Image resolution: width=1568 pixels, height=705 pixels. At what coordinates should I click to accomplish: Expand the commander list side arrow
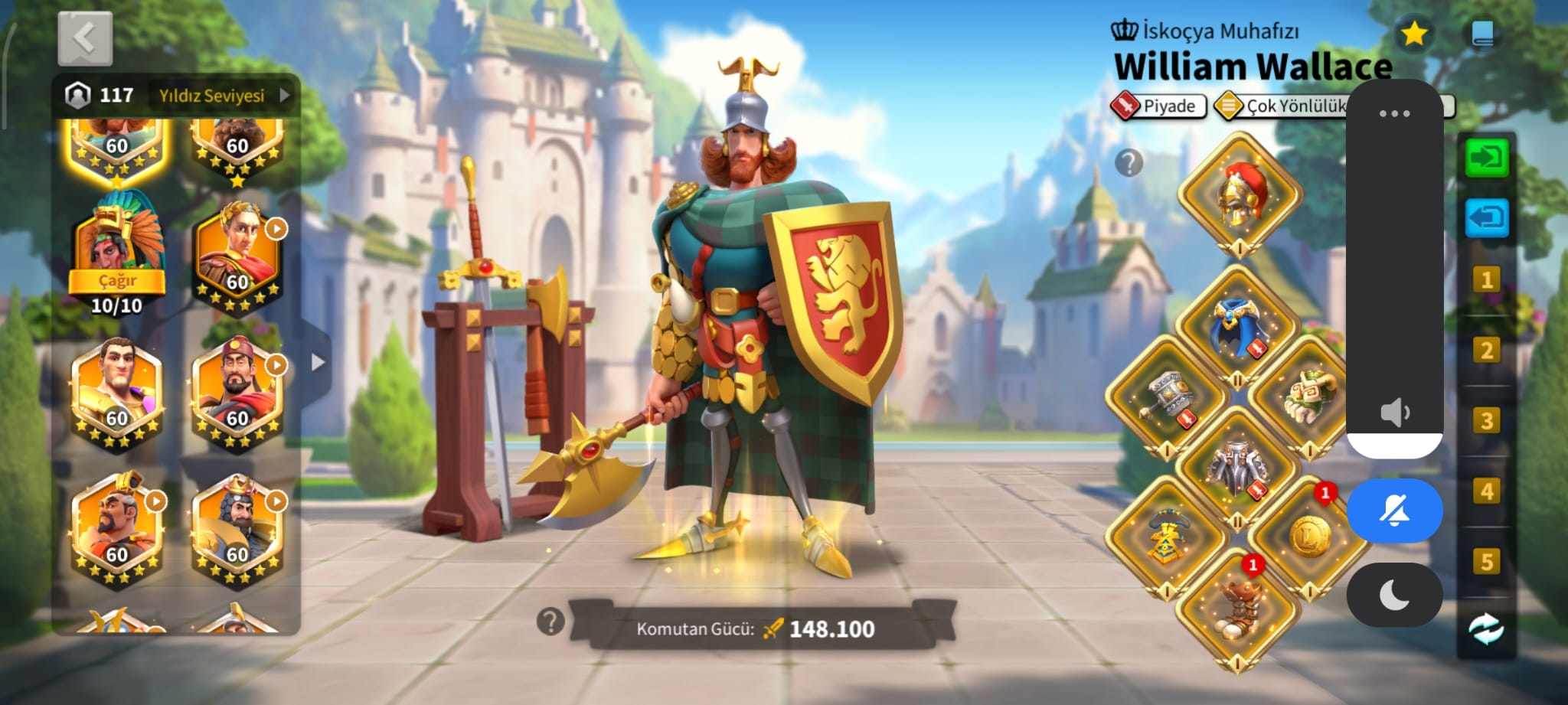click(318, 362)
